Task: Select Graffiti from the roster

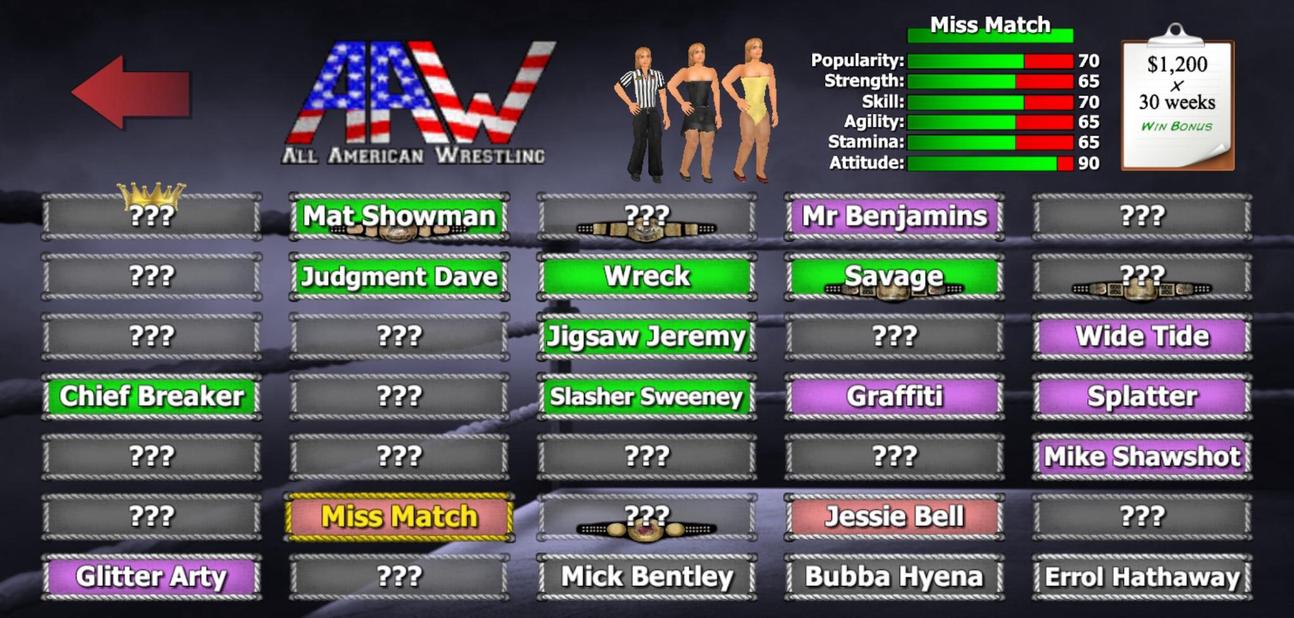Action: [894, 396]
